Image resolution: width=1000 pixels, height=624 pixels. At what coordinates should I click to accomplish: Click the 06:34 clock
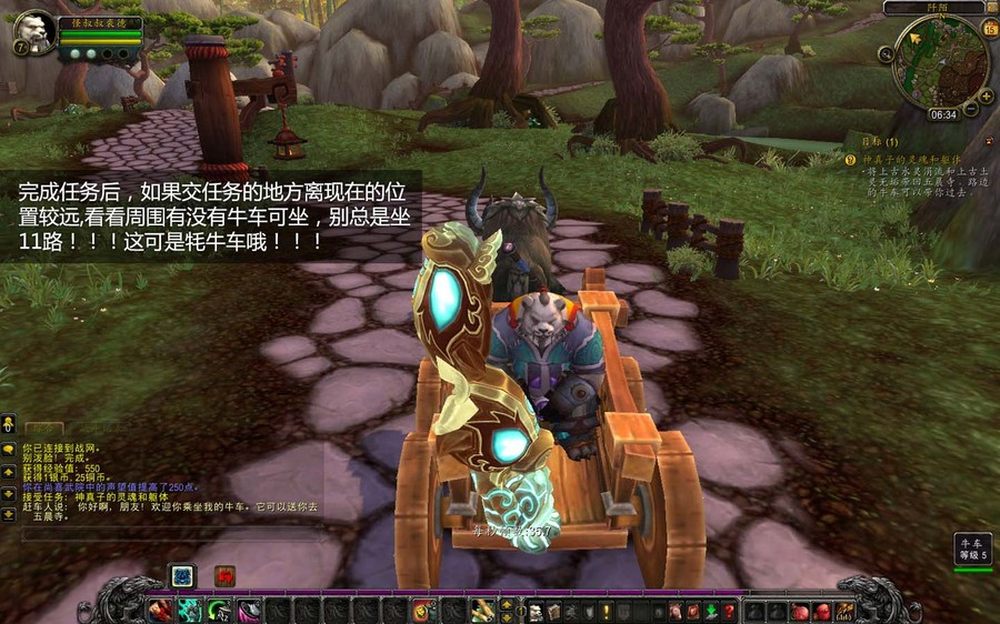click(943, 115)
